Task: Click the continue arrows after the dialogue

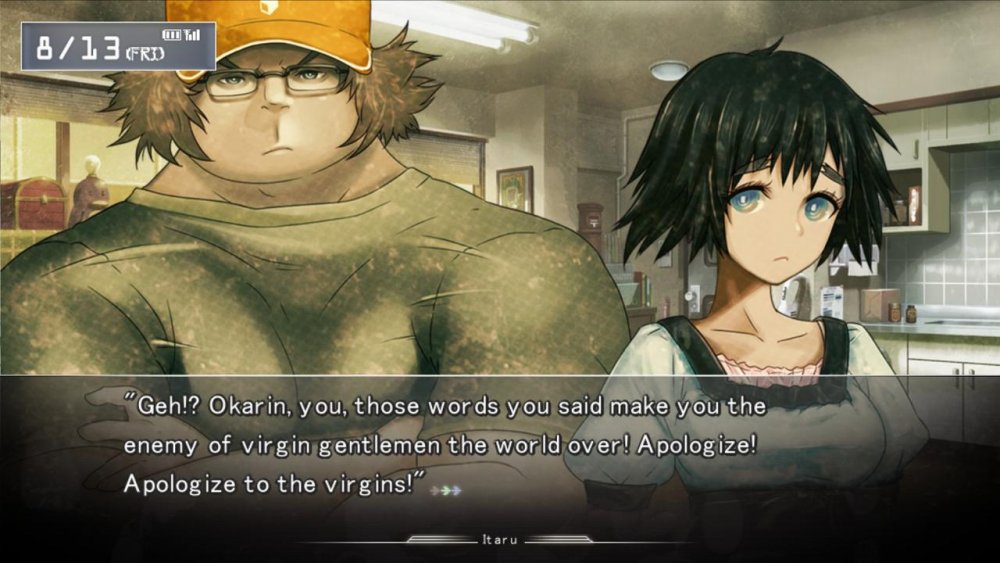Action: click(446, 491)
